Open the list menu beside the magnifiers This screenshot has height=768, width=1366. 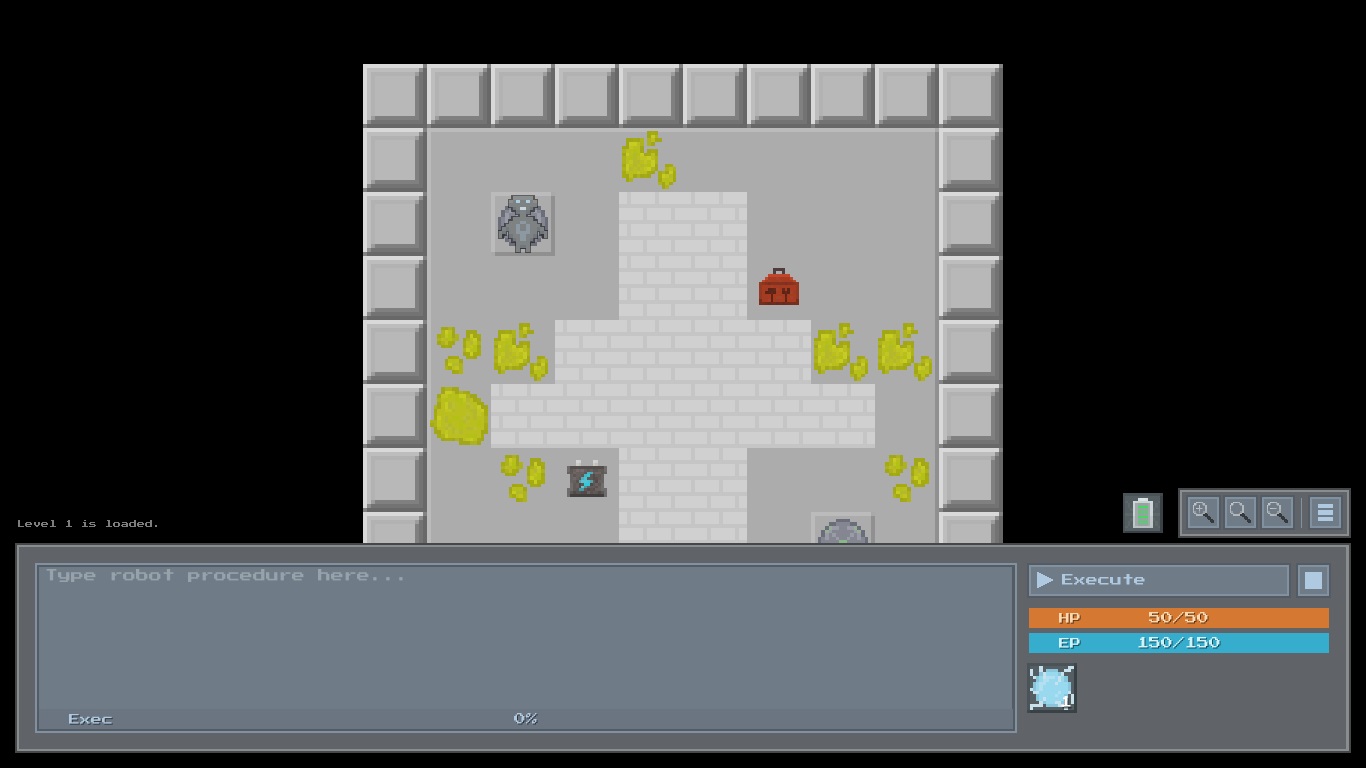pyautogui.click(x=1324, y=512)
